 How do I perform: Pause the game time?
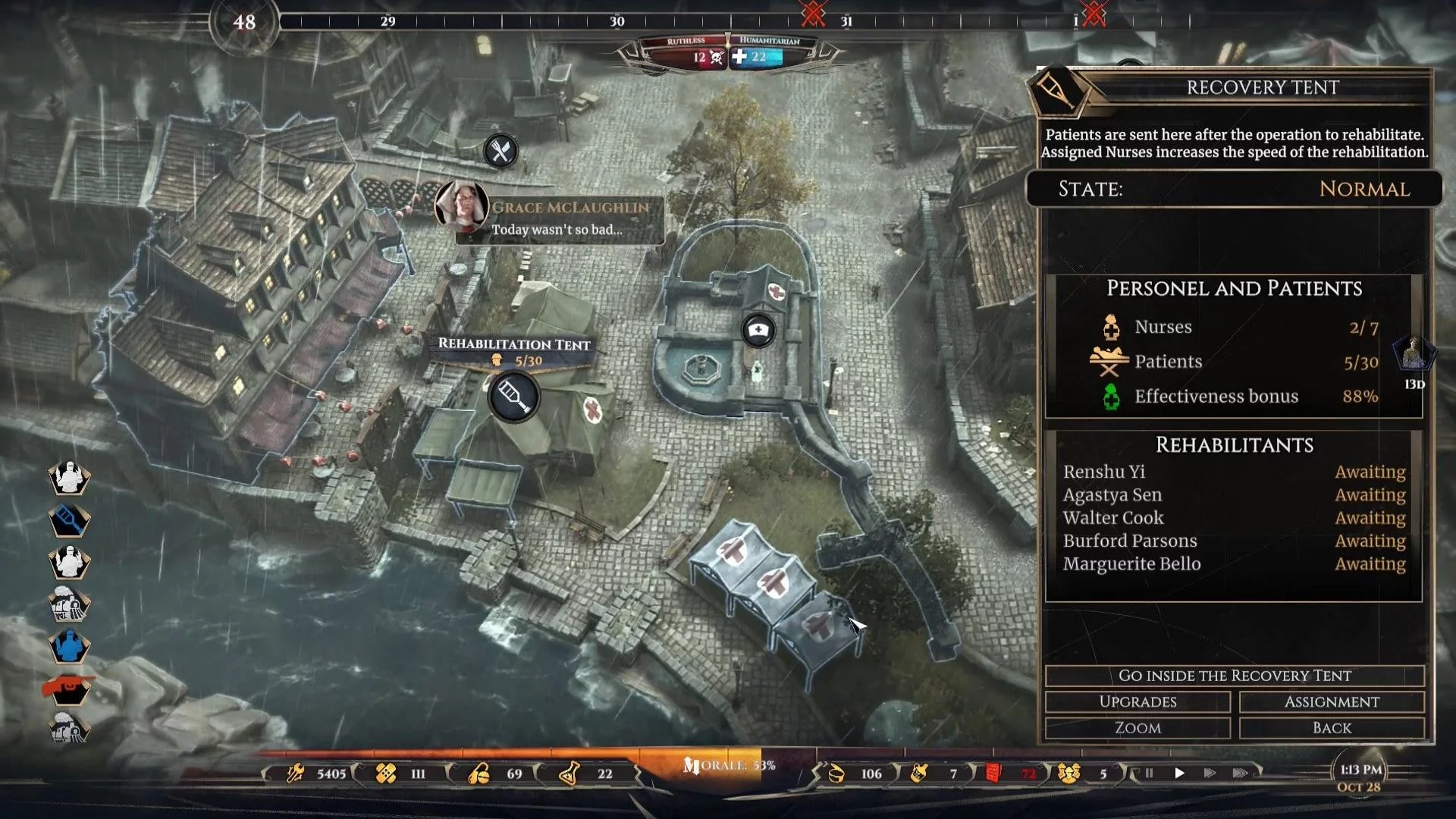click(x=1149, y=773)
